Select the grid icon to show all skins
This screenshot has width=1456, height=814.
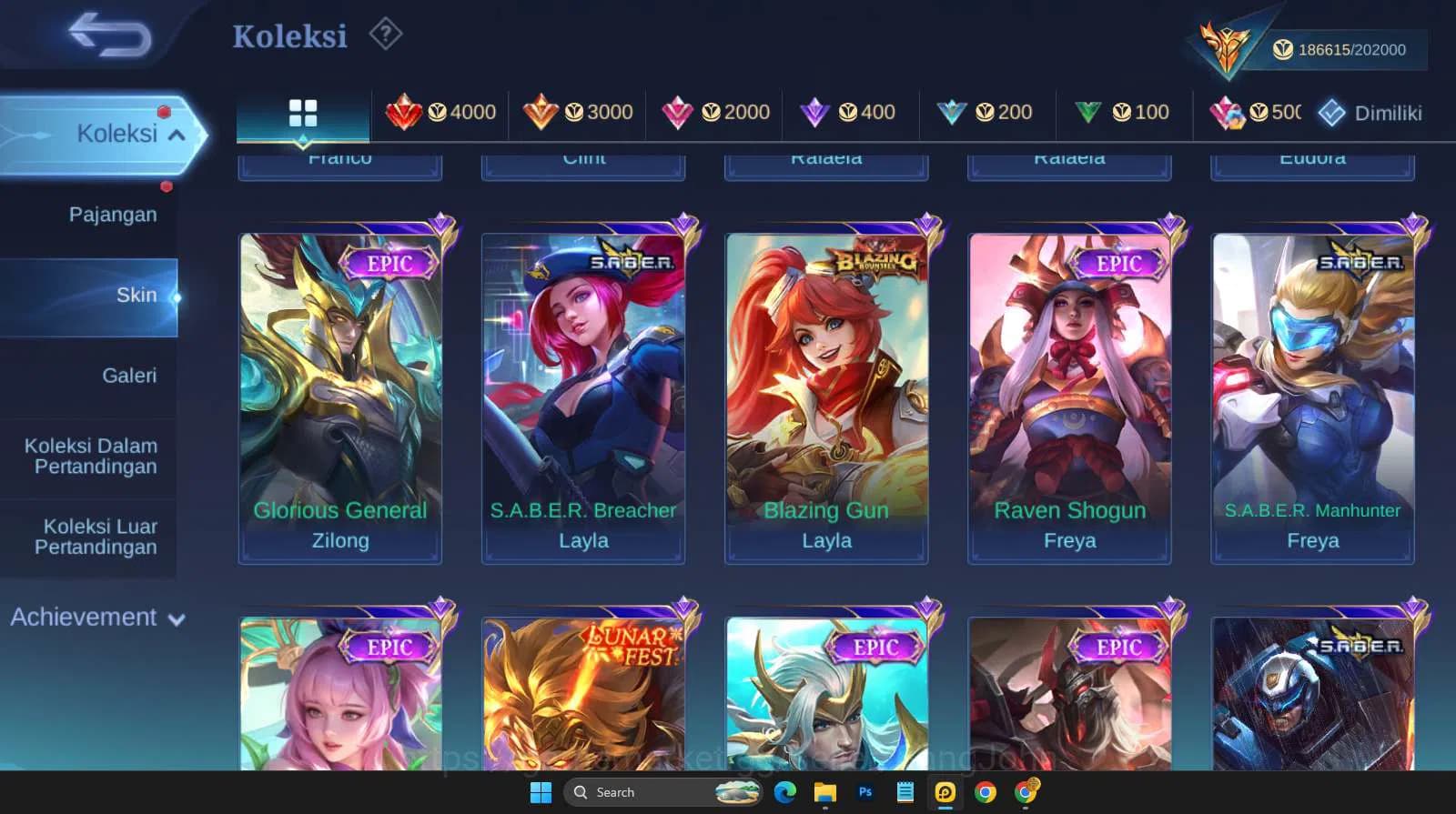pyautogui.click(x=302, y=112)
